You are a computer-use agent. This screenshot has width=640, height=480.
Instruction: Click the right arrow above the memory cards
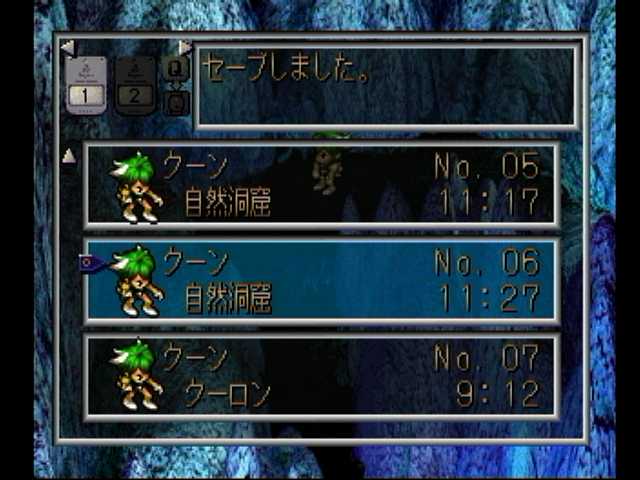(x=185, y=47)
